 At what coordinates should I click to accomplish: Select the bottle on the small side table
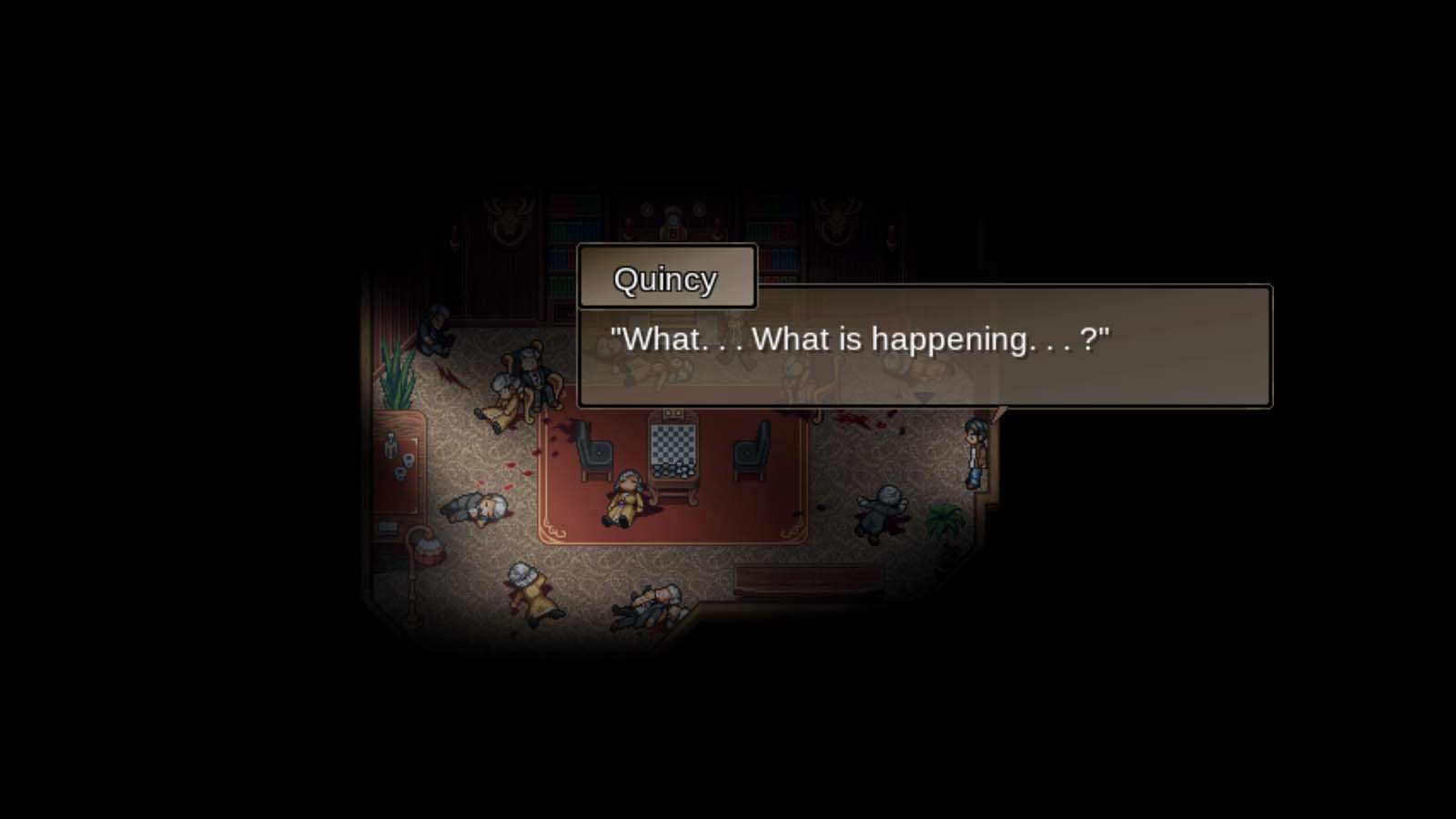tap(389, 443)
